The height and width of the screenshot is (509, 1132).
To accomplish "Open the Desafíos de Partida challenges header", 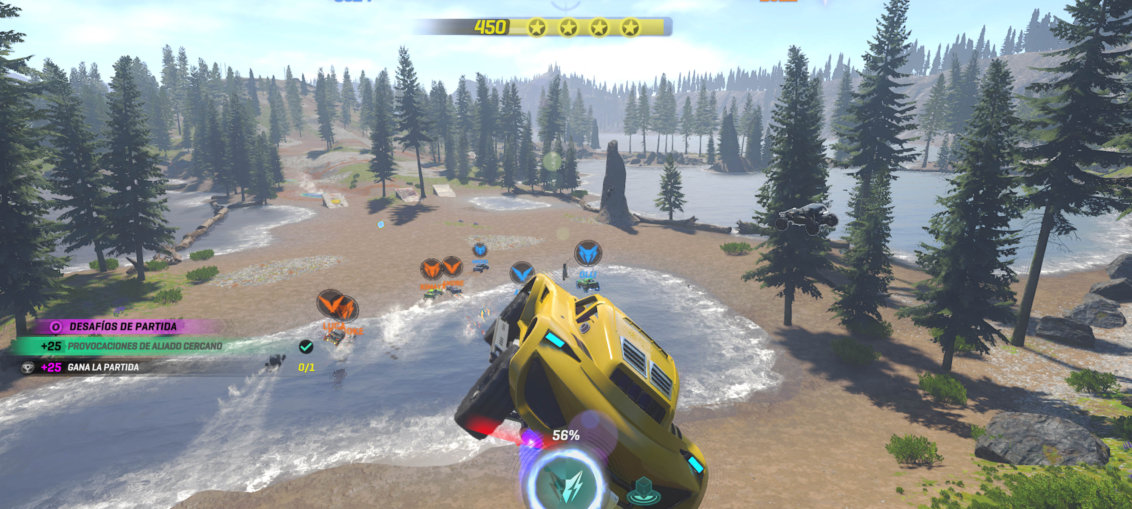I will tap(122, 326).
